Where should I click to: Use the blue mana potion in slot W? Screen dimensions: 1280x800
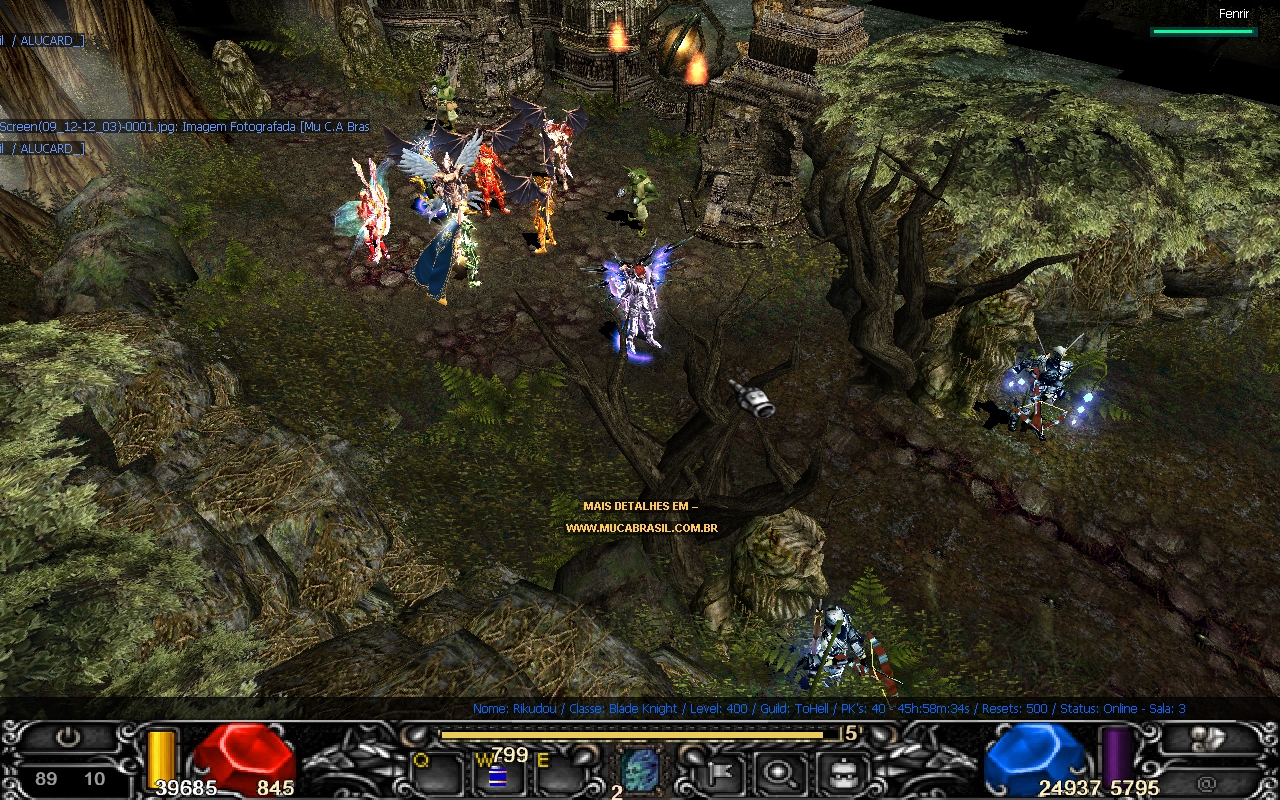coord(496,775)
